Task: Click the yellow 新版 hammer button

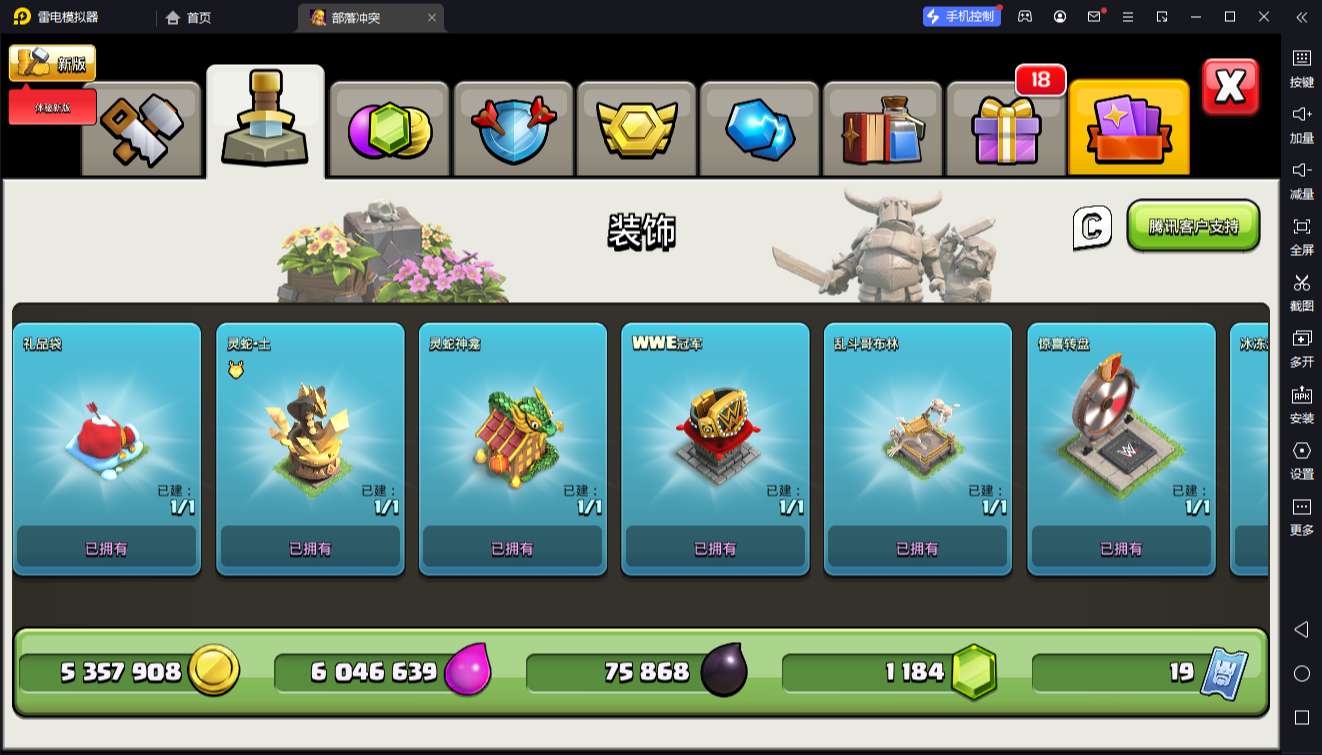Action: pyautogui.click(x=52, y=63)
